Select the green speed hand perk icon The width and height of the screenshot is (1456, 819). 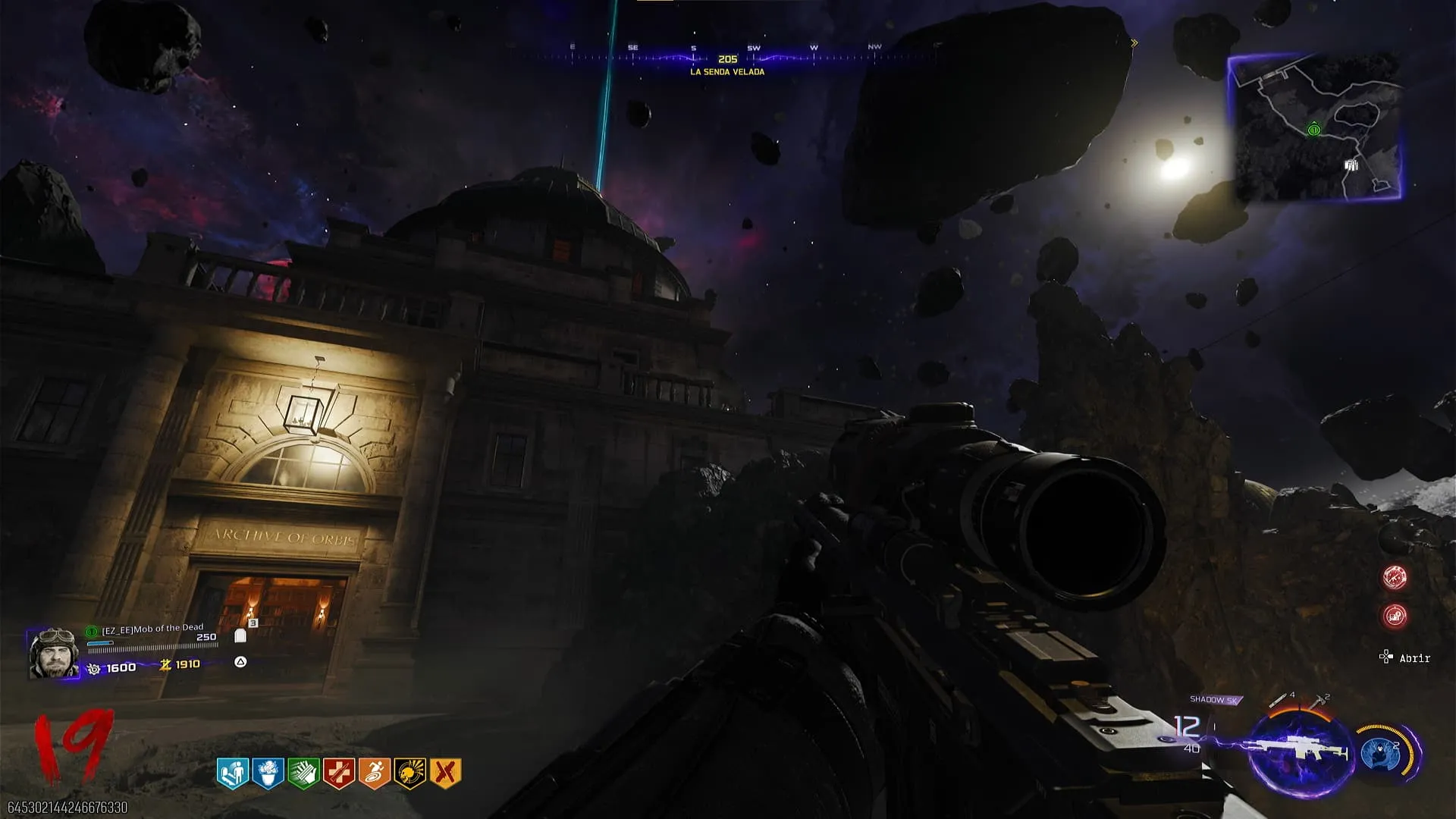click(303, 773)
